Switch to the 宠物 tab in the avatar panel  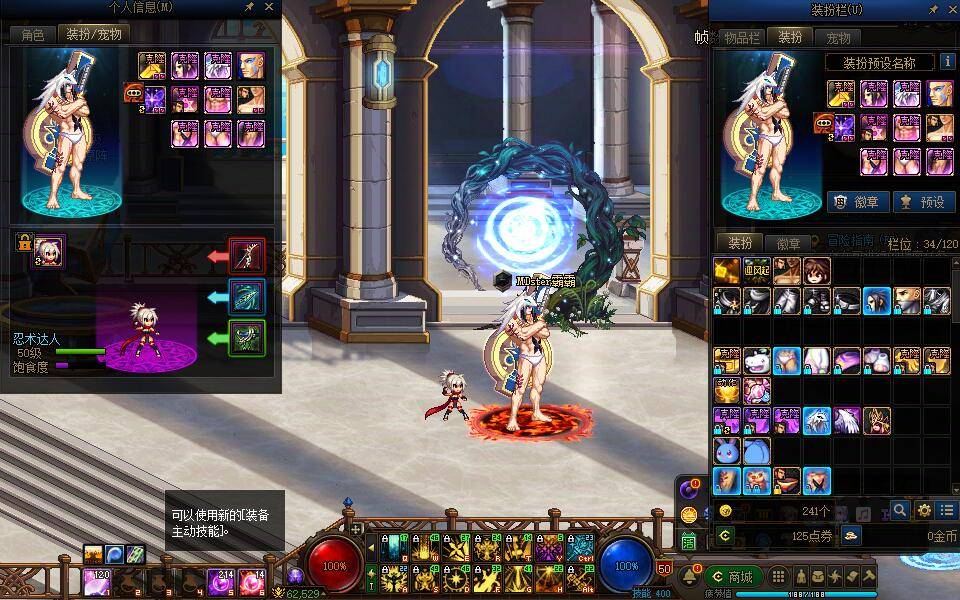[x=838, y=38]
